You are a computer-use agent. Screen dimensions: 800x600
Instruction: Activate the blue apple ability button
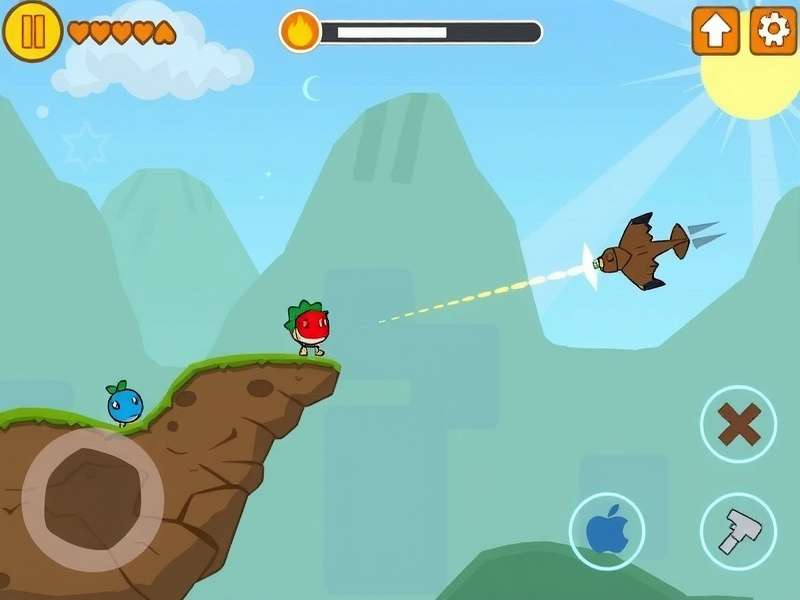point(607,531)
